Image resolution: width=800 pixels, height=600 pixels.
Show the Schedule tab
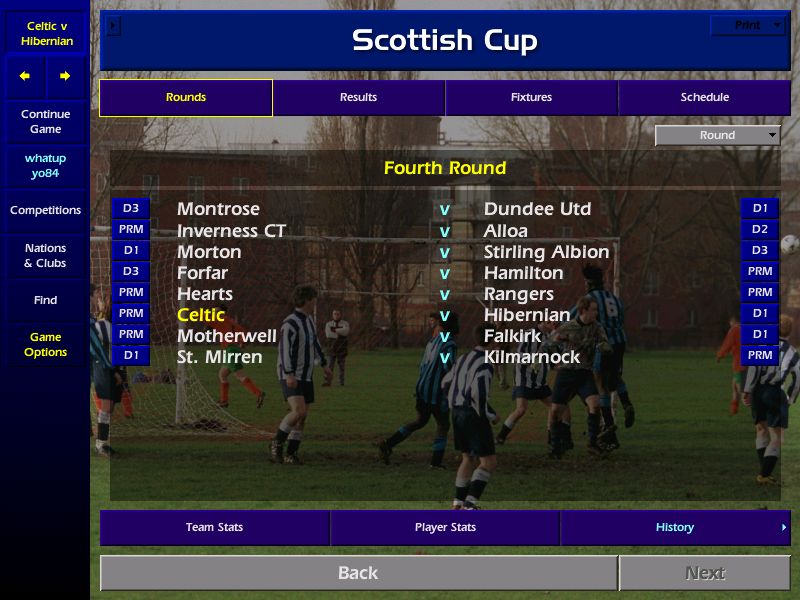click(x=704, y=97)
